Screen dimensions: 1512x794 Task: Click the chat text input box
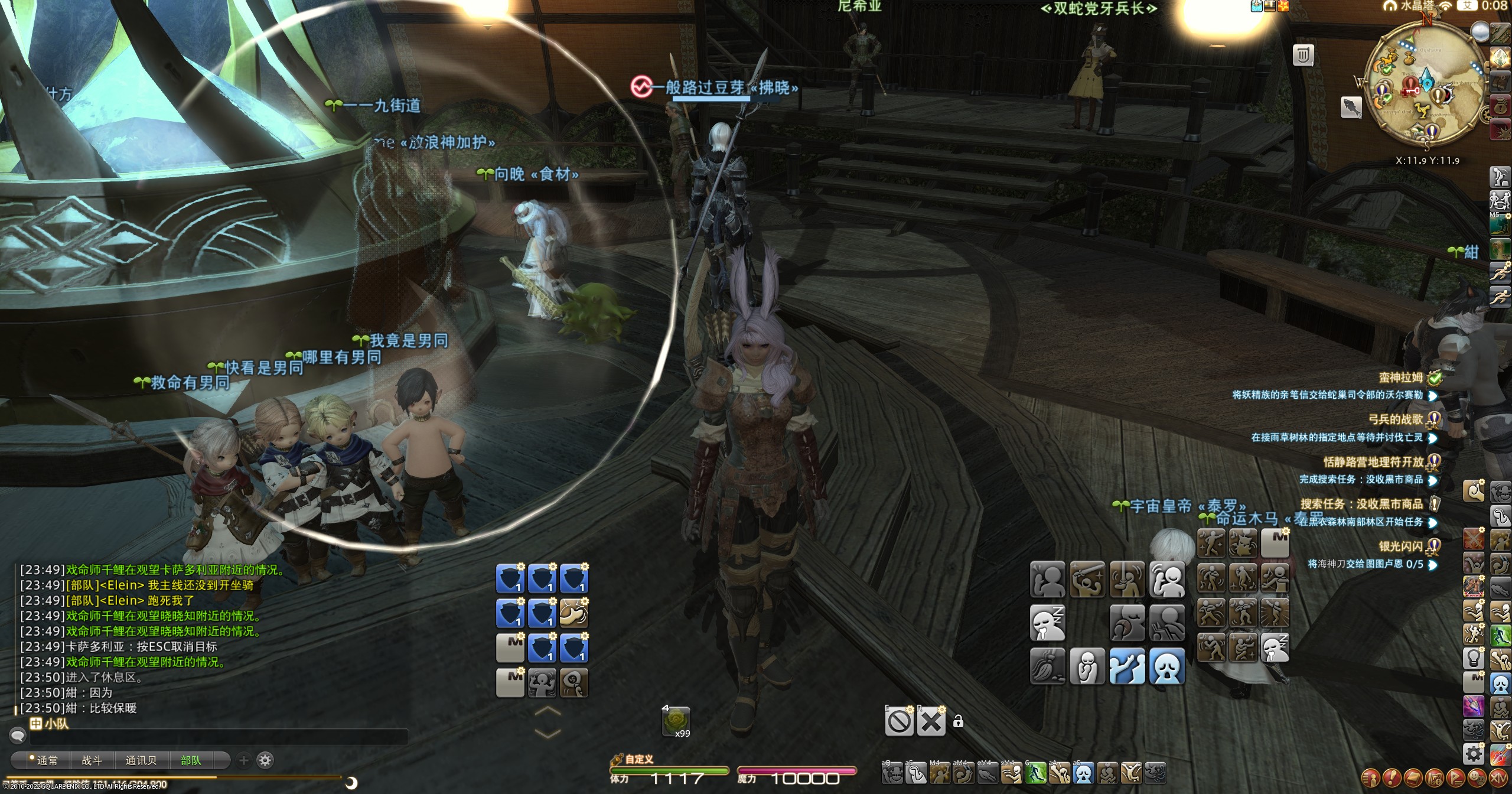click(x=219, y=737)
